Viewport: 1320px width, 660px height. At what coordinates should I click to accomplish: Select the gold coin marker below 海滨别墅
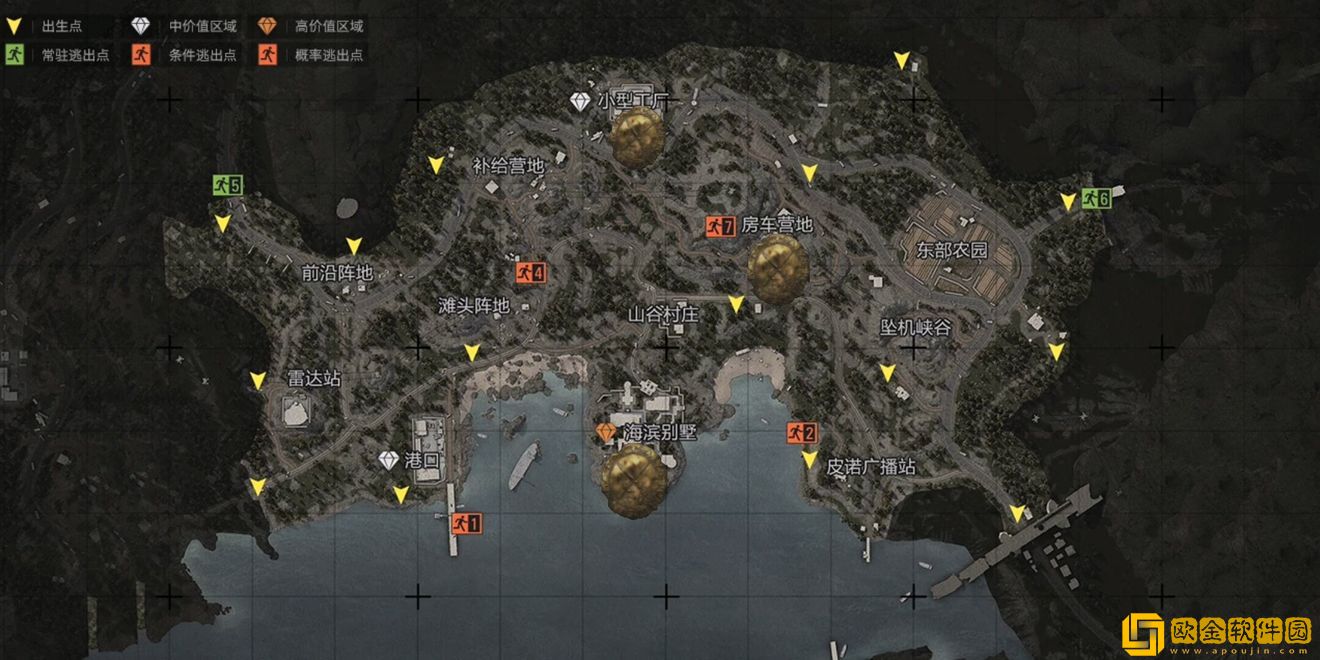633,480
